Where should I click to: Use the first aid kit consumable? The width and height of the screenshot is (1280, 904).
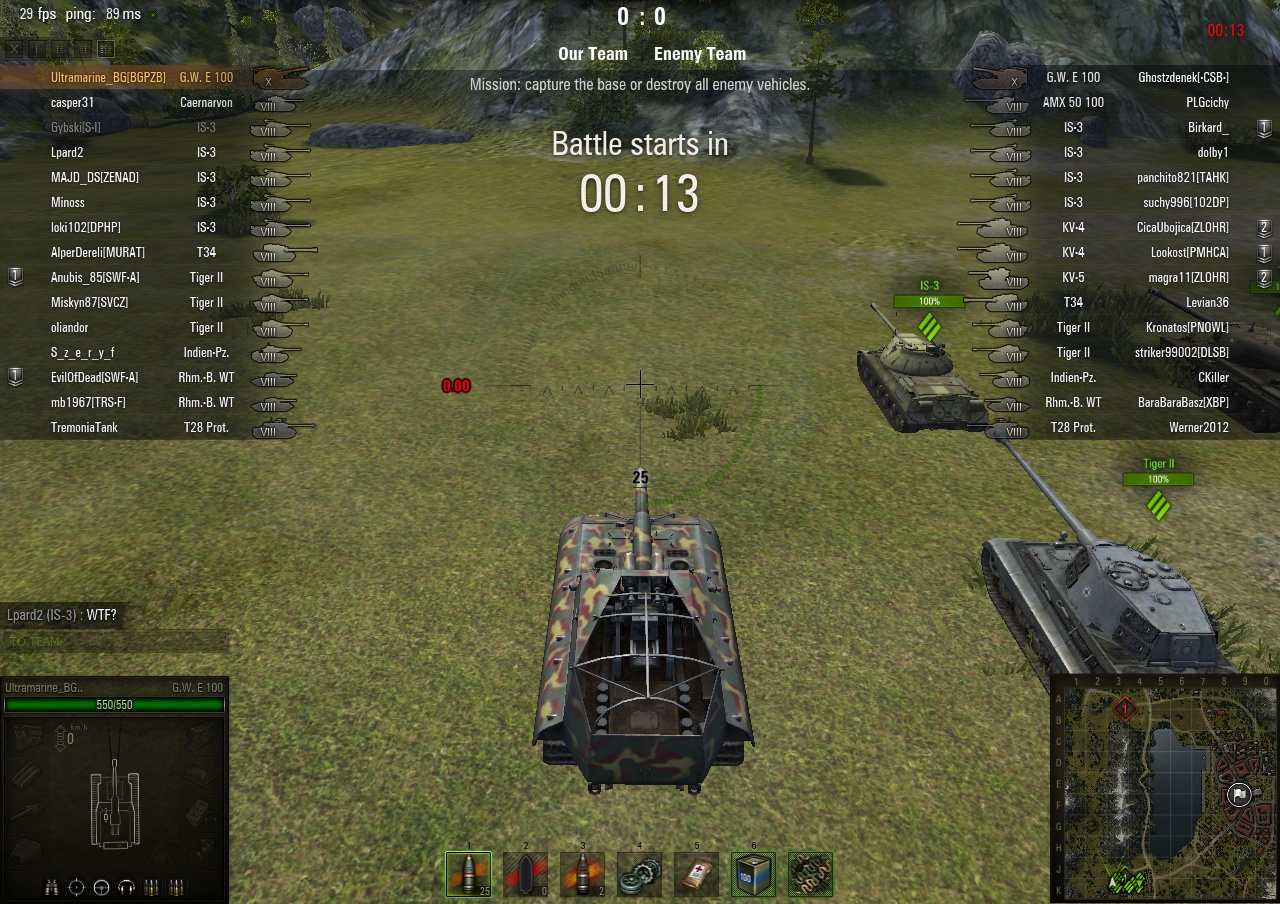pos(696,874)
